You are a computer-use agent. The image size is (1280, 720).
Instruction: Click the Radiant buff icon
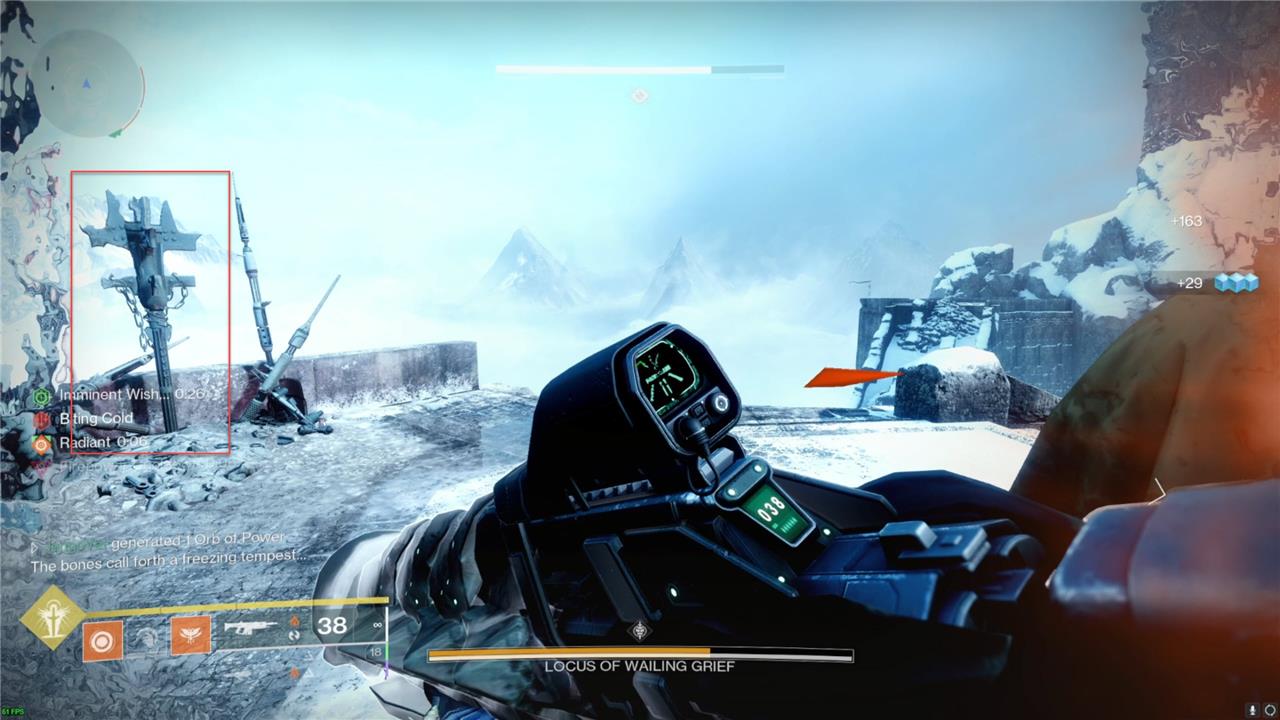42,443
